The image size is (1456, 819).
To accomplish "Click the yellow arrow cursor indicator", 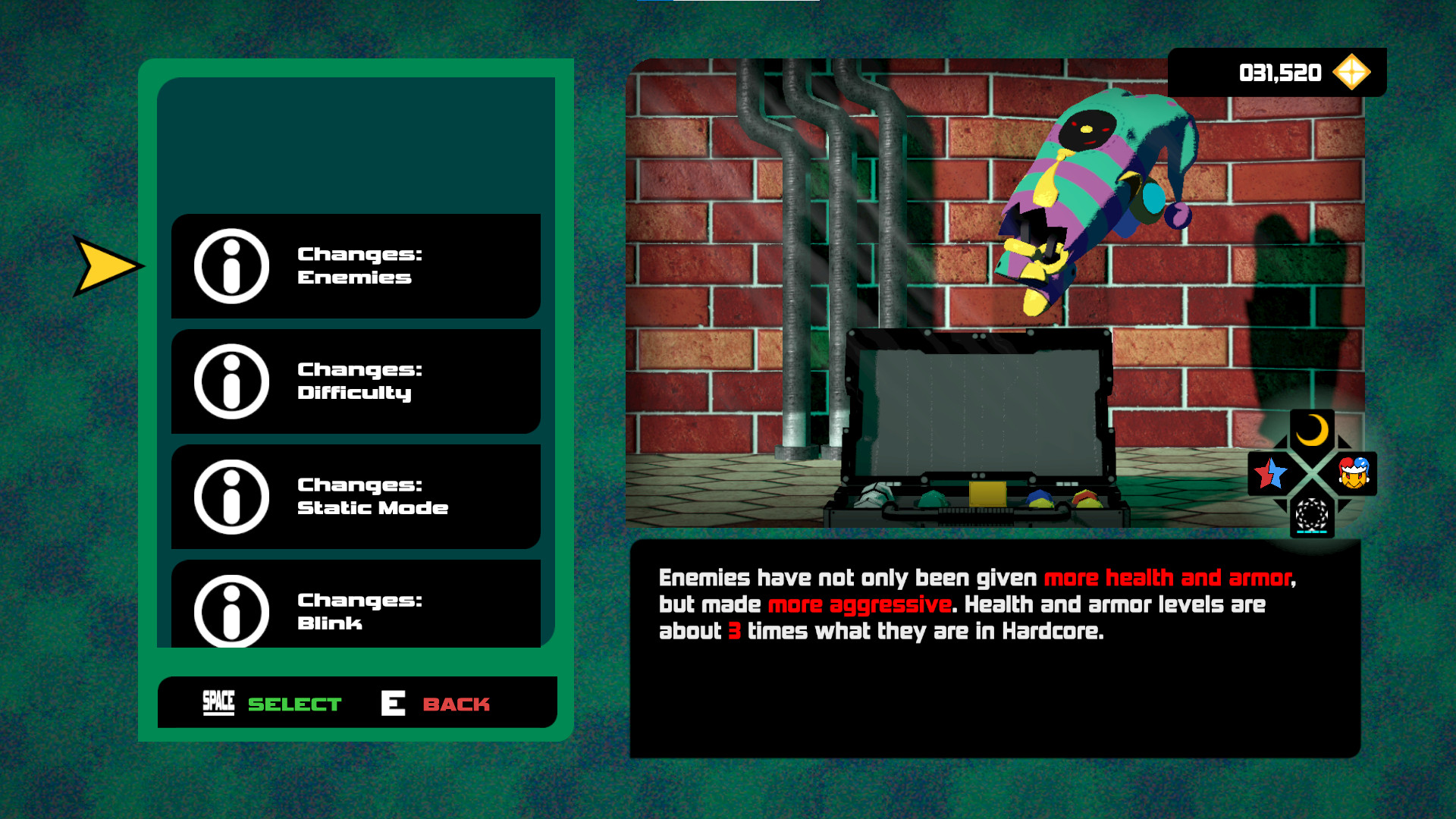I will (x=103, y=265).
